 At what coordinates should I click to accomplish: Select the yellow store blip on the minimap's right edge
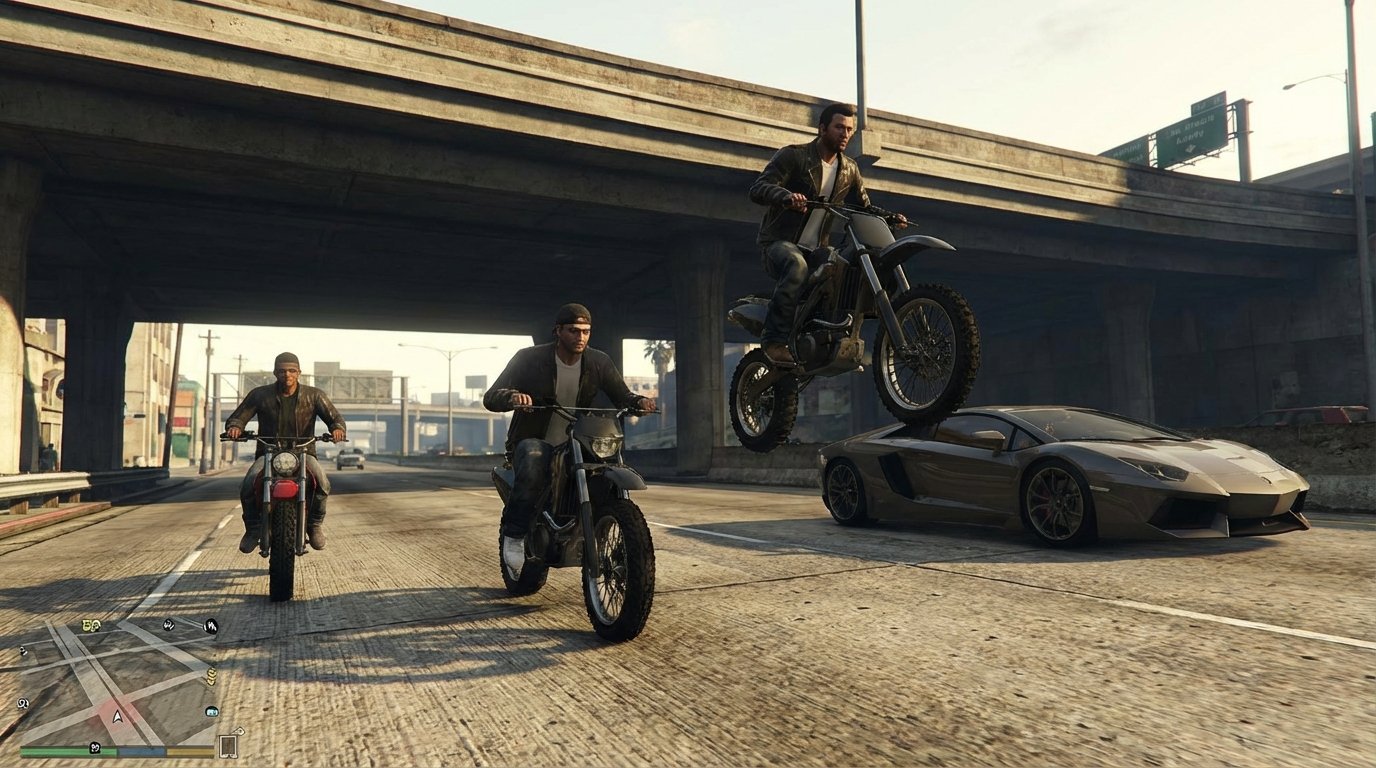pos(211,676)
